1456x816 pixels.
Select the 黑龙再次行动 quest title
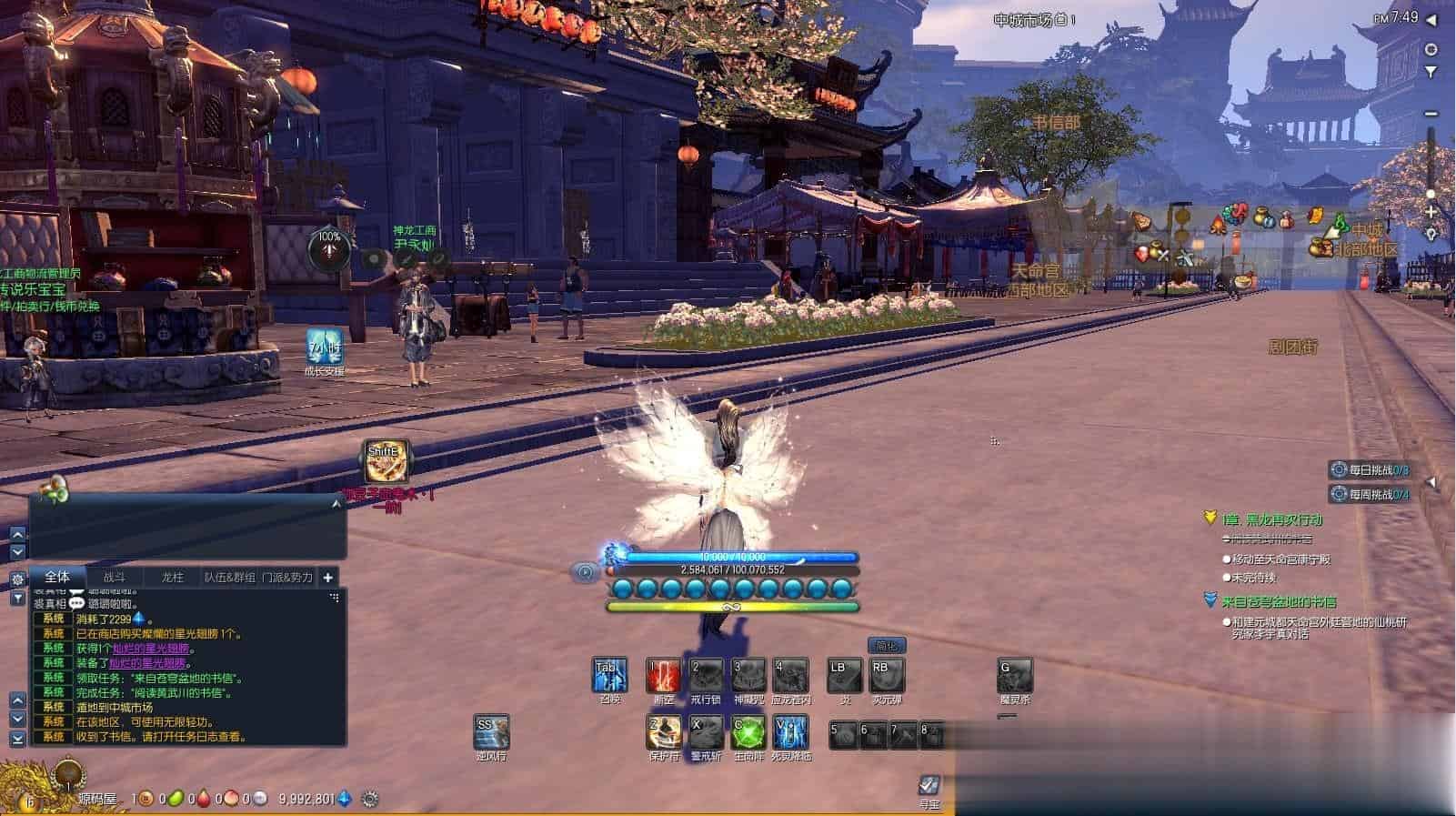point(1271,519)
